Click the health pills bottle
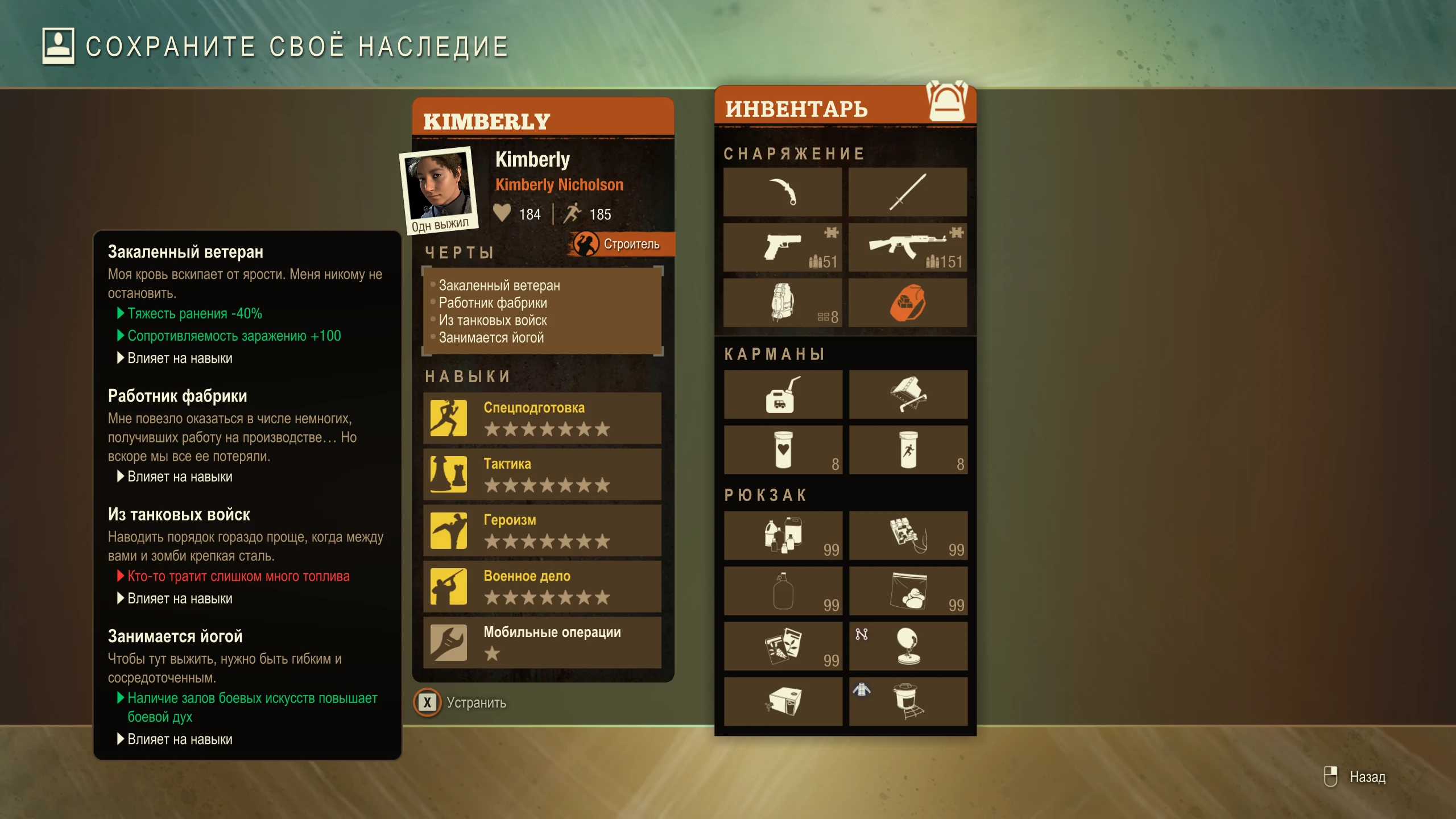 pyautogui.click(x=783, y=449)
